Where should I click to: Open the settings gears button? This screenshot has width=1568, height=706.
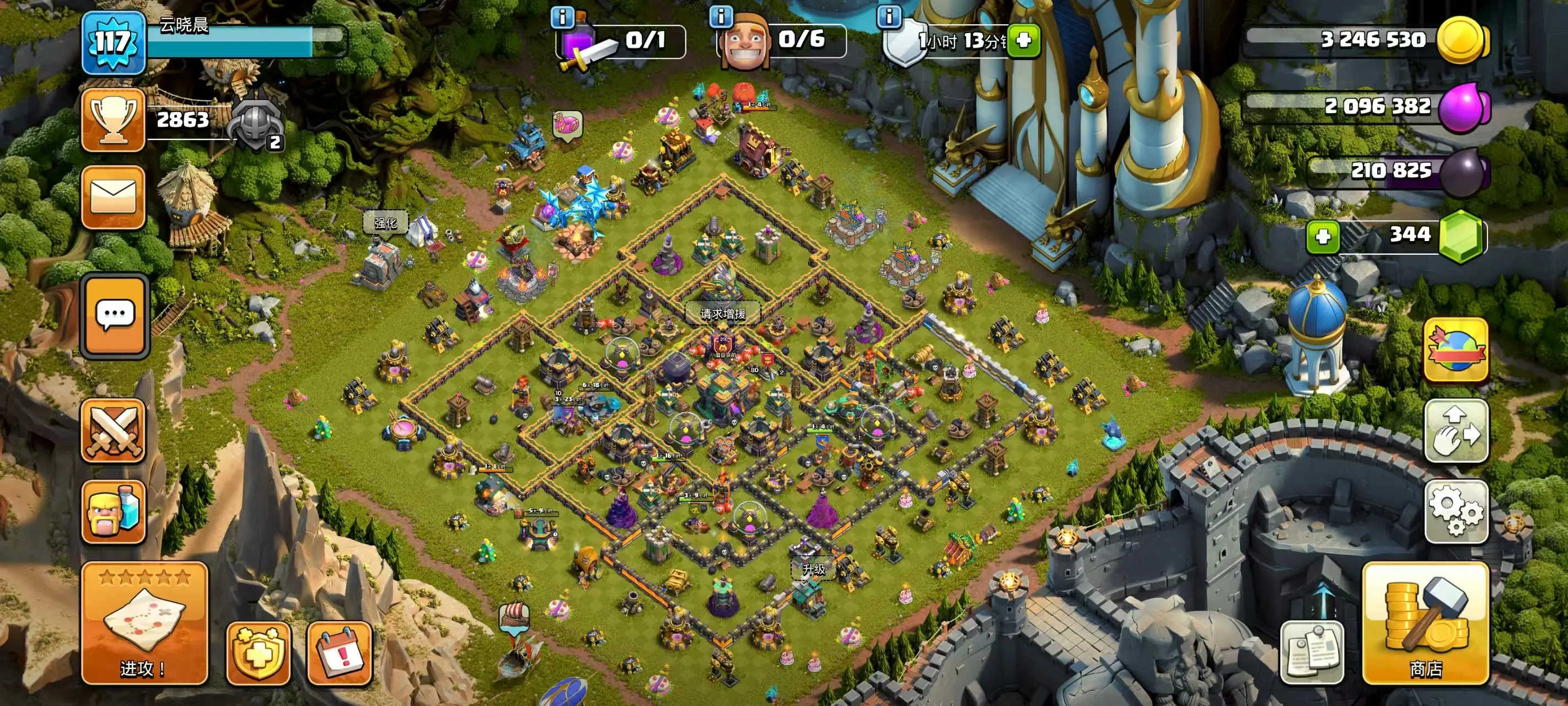1456,511
